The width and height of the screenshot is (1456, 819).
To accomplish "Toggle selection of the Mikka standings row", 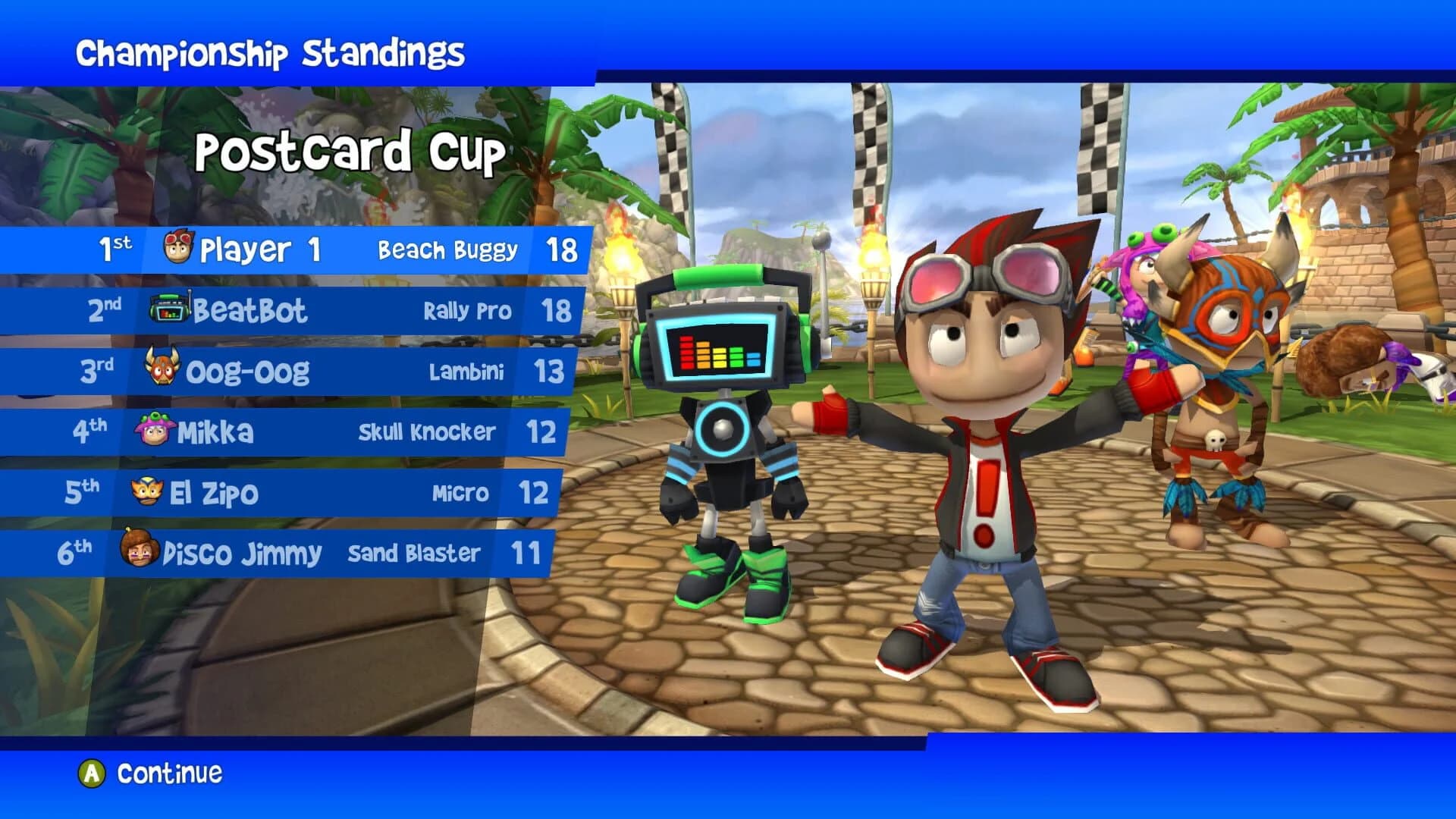I will 303,431.
